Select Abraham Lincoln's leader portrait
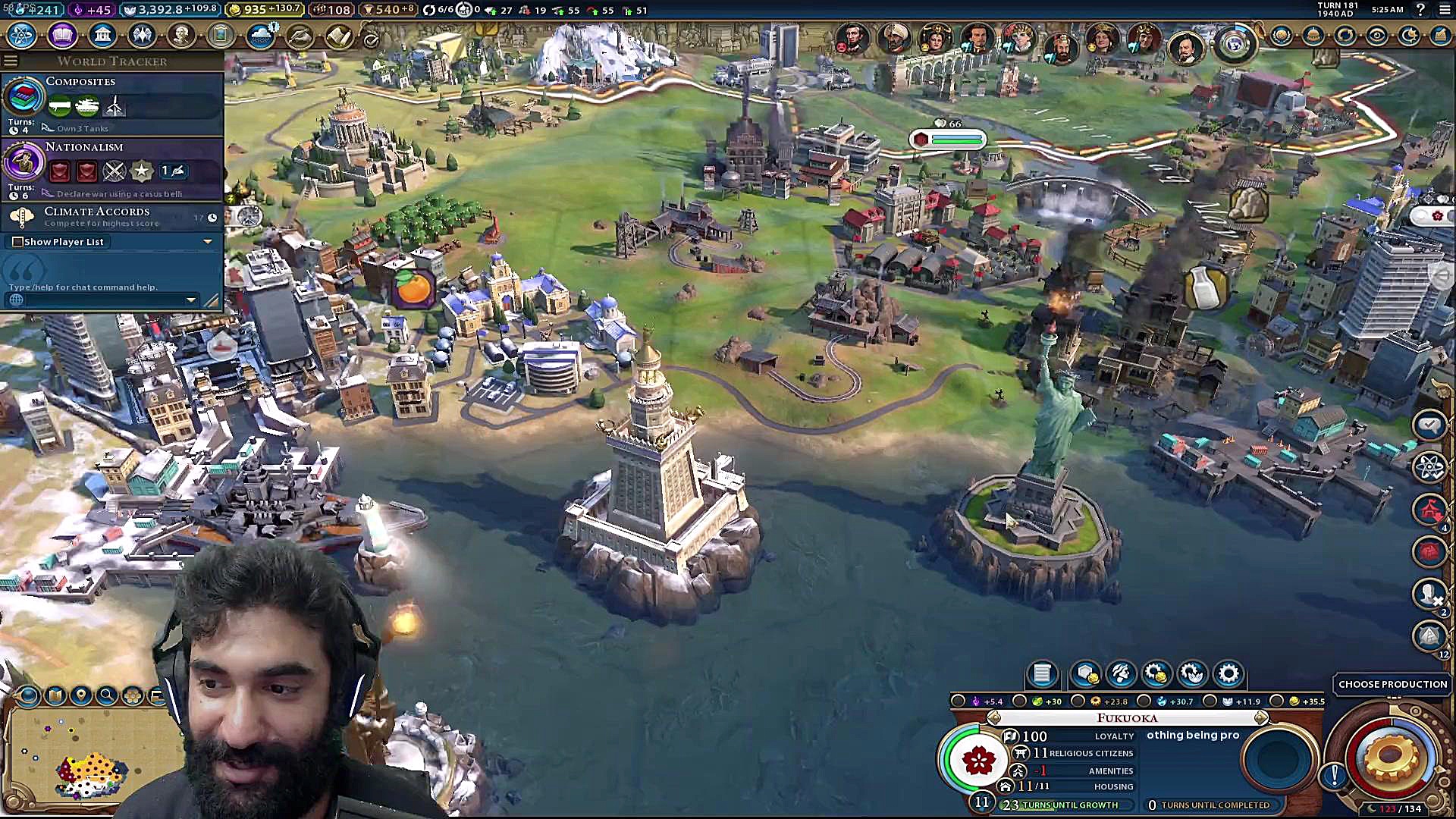Screen dimensions: 1456x819 coord(852,38)
